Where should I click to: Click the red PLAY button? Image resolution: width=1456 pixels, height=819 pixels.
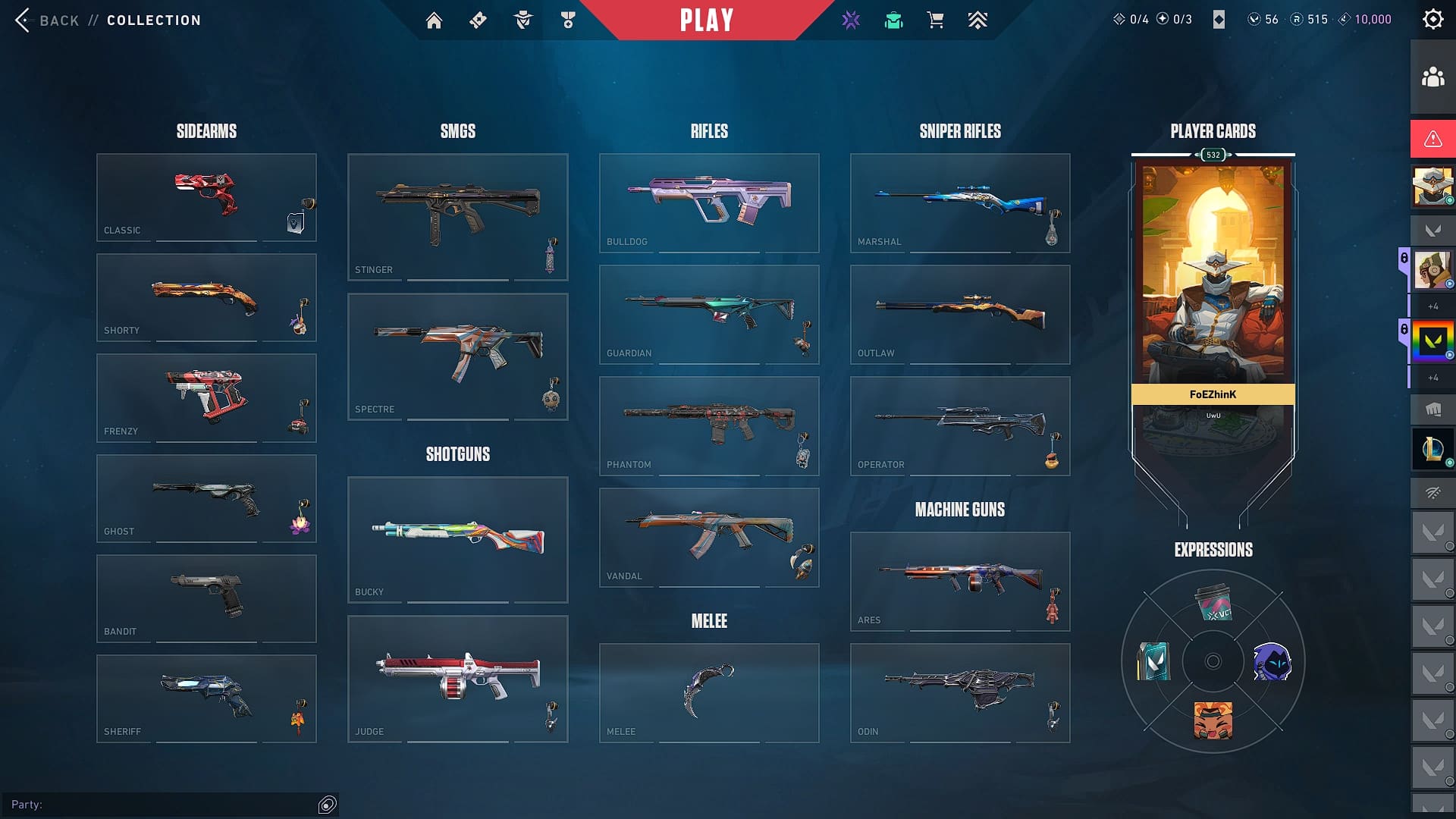point(706,20)
